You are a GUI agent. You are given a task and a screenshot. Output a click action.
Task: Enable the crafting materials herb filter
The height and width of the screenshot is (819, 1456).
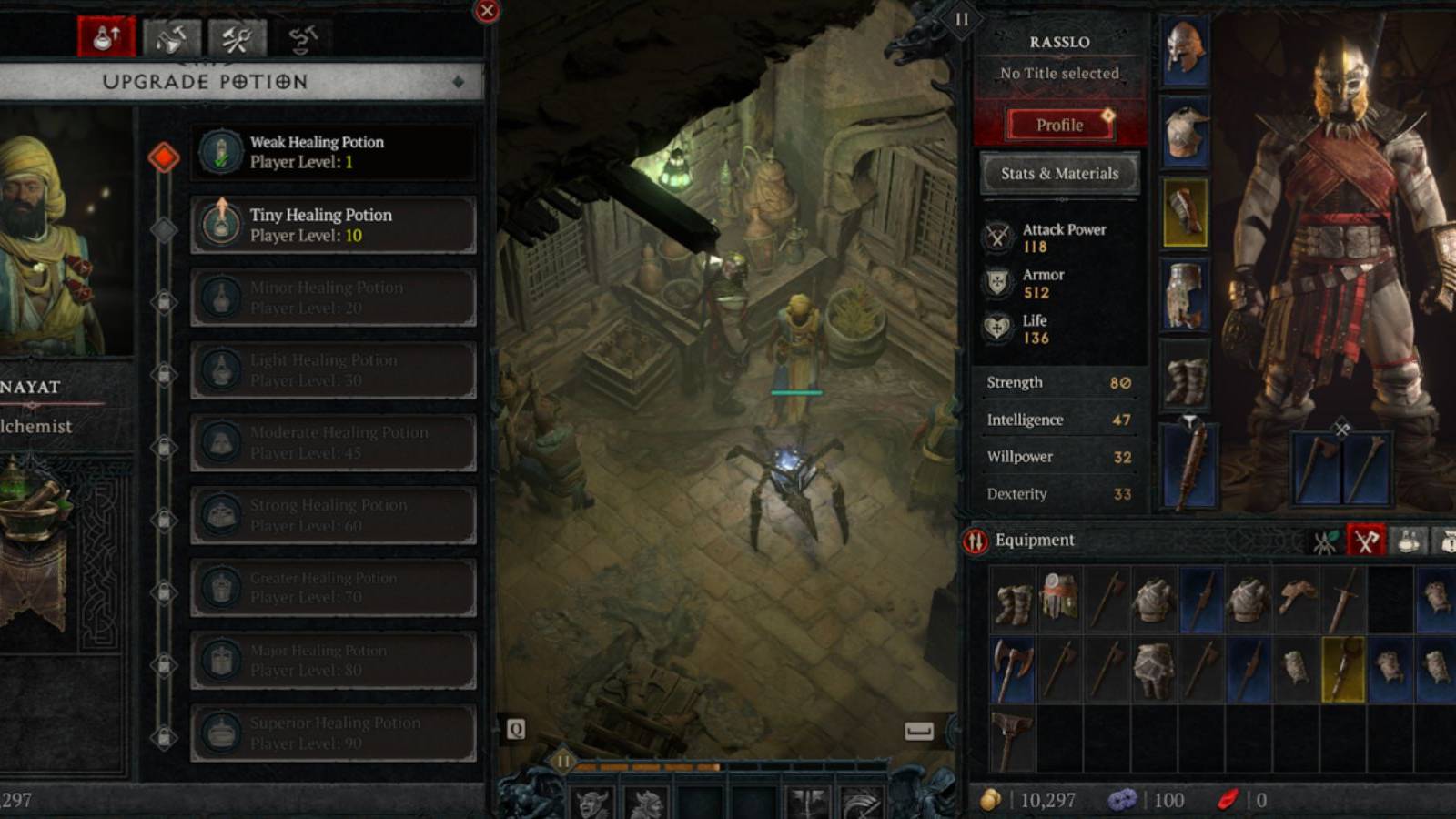coord(1325,540)
